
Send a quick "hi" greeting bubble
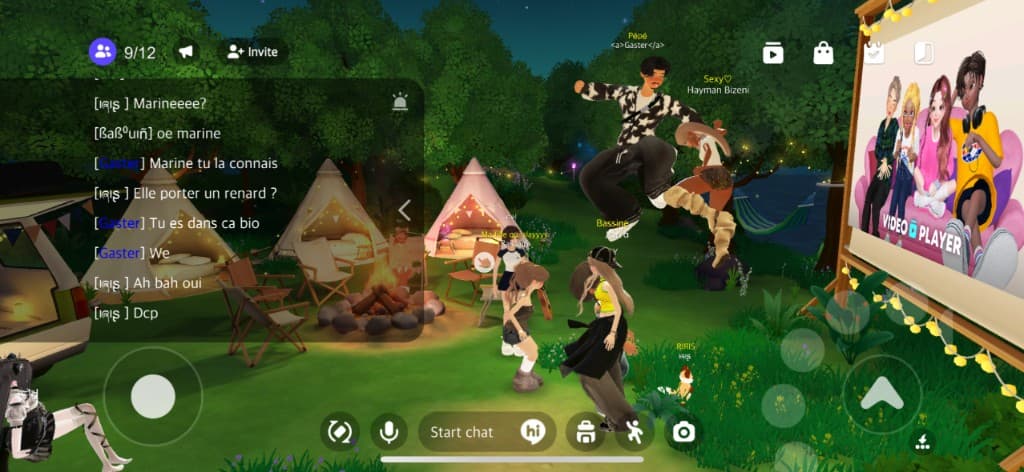pos(532,432)
